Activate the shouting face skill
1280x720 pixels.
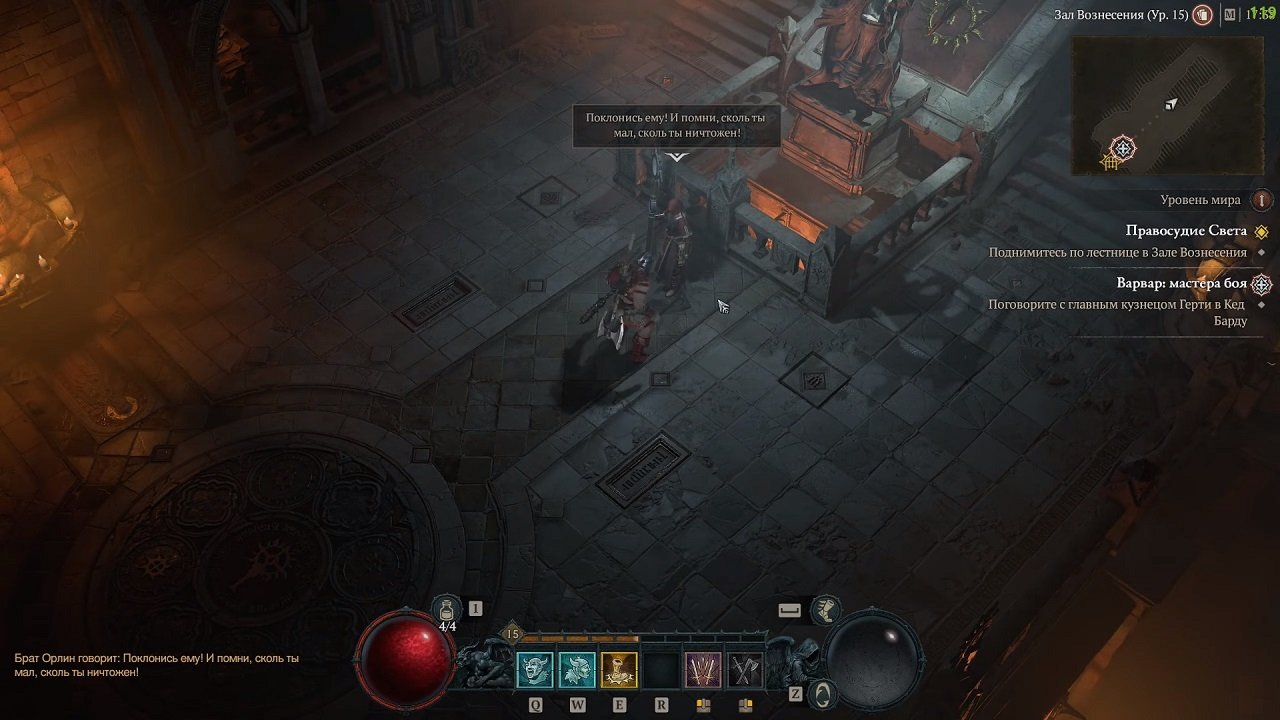tap(534, 670)
